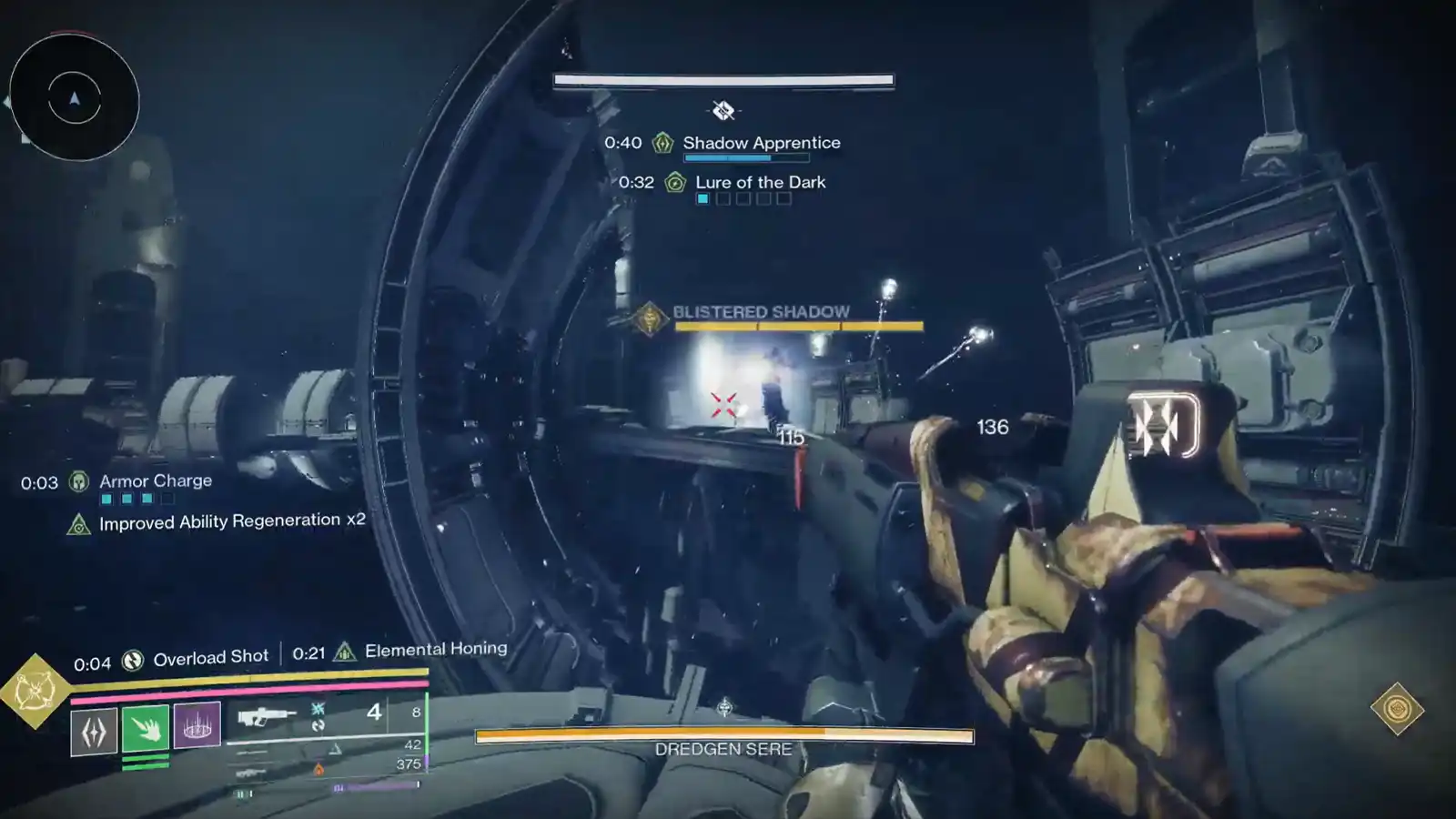Select the Elemental Honing triangle icon
Screen dimensions: 1456x819
tap(343, 650)
